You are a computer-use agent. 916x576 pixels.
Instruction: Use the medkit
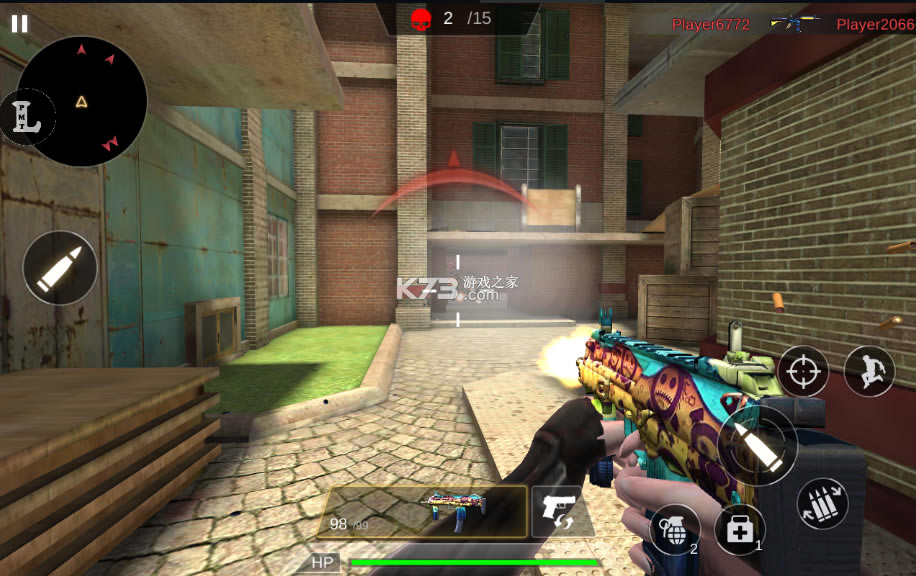pos(739,530)
